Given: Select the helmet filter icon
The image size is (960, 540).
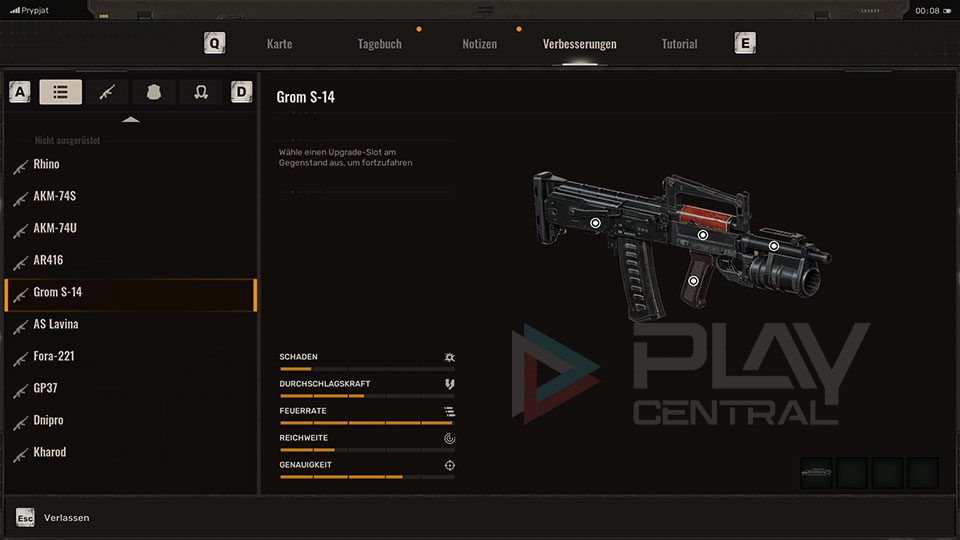Looking at the screenshot, I should [201, 92].
